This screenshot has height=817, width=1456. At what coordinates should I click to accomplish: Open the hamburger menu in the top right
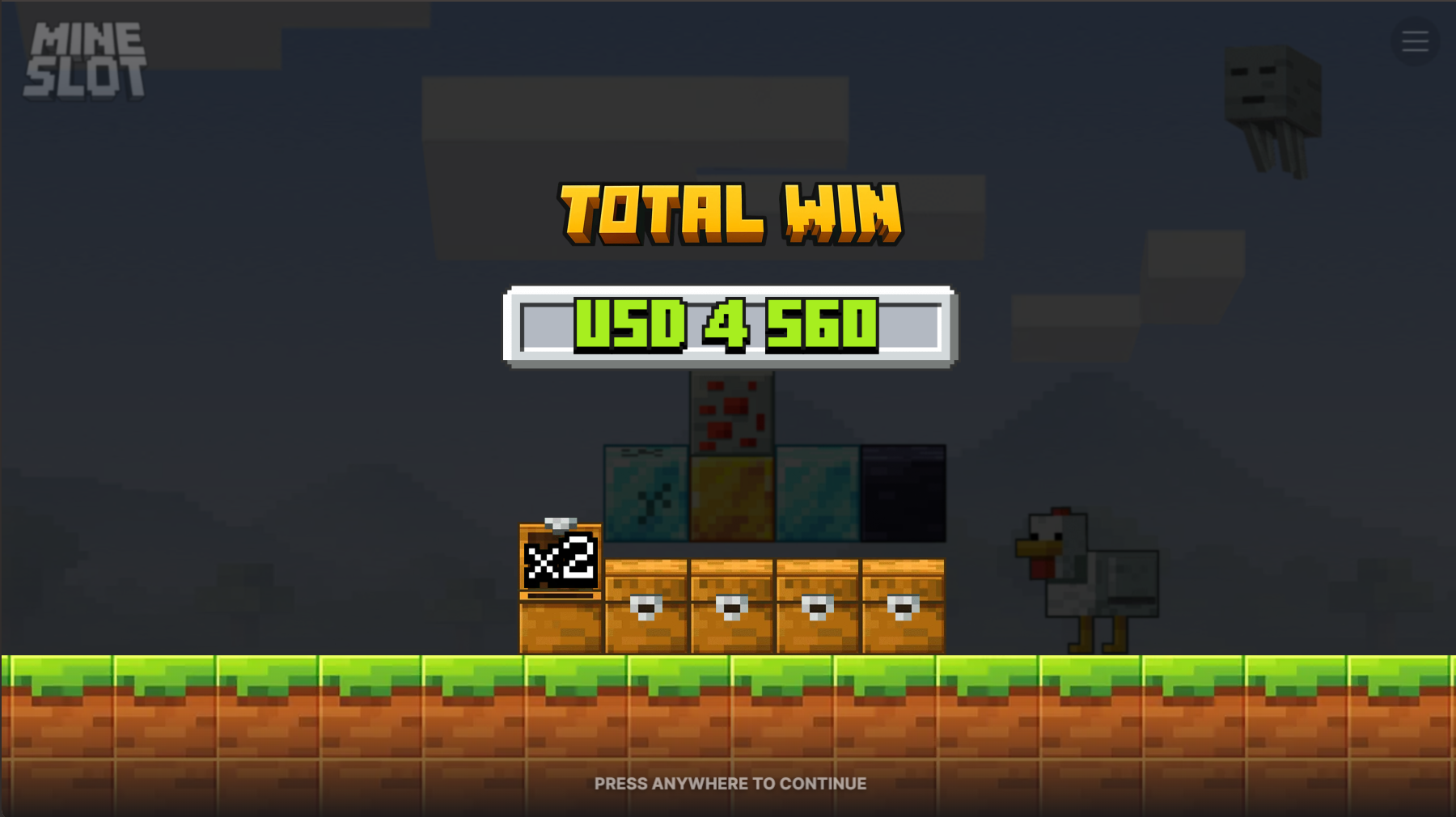(x=1415, y=42)
